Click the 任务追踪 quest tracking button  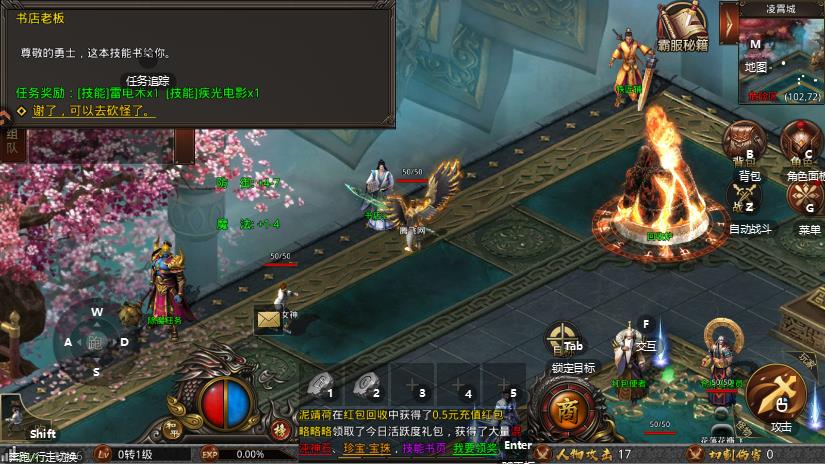[148, 80]
